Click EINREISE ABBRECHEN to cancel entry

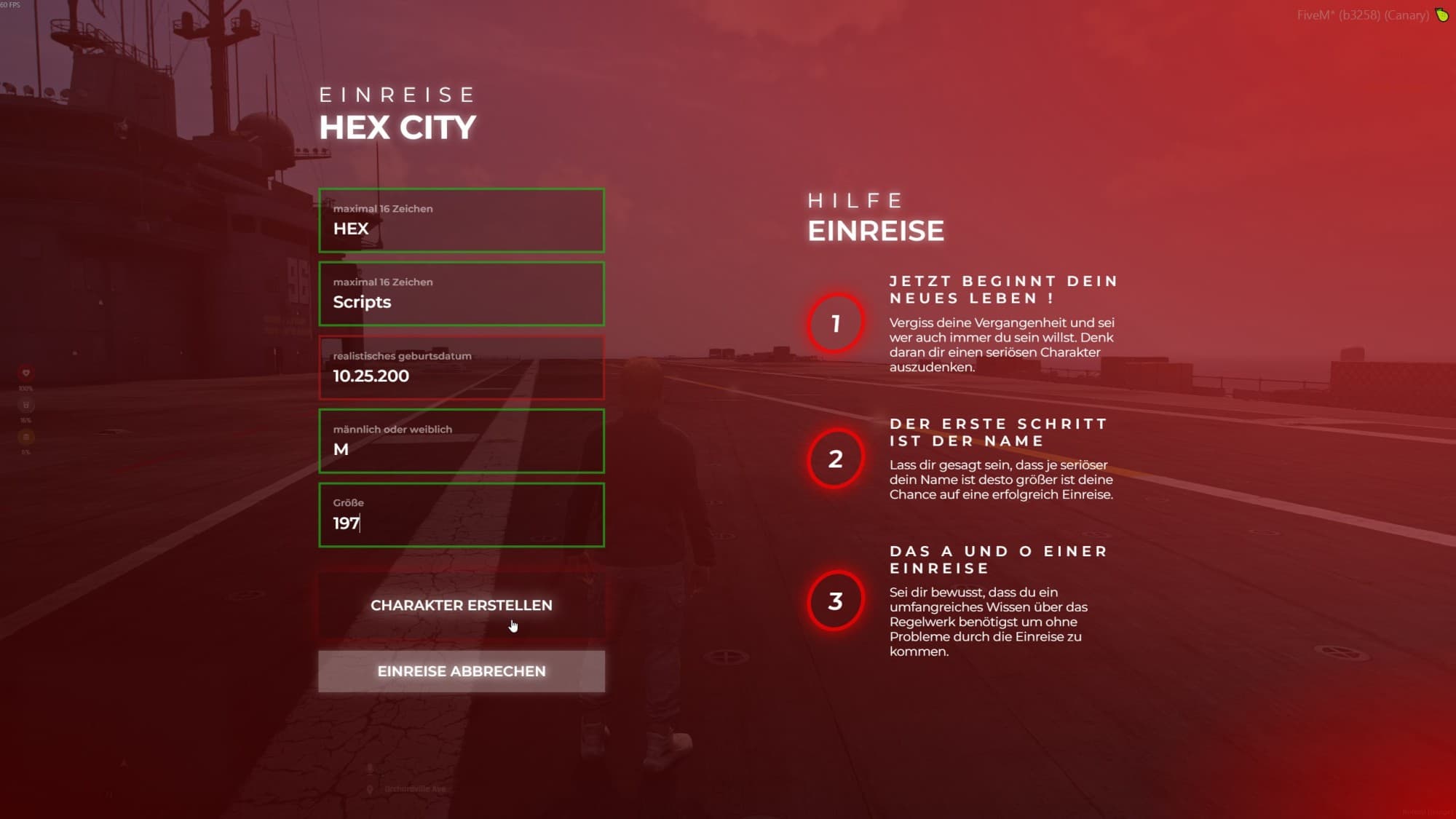(x=462, y=671)
